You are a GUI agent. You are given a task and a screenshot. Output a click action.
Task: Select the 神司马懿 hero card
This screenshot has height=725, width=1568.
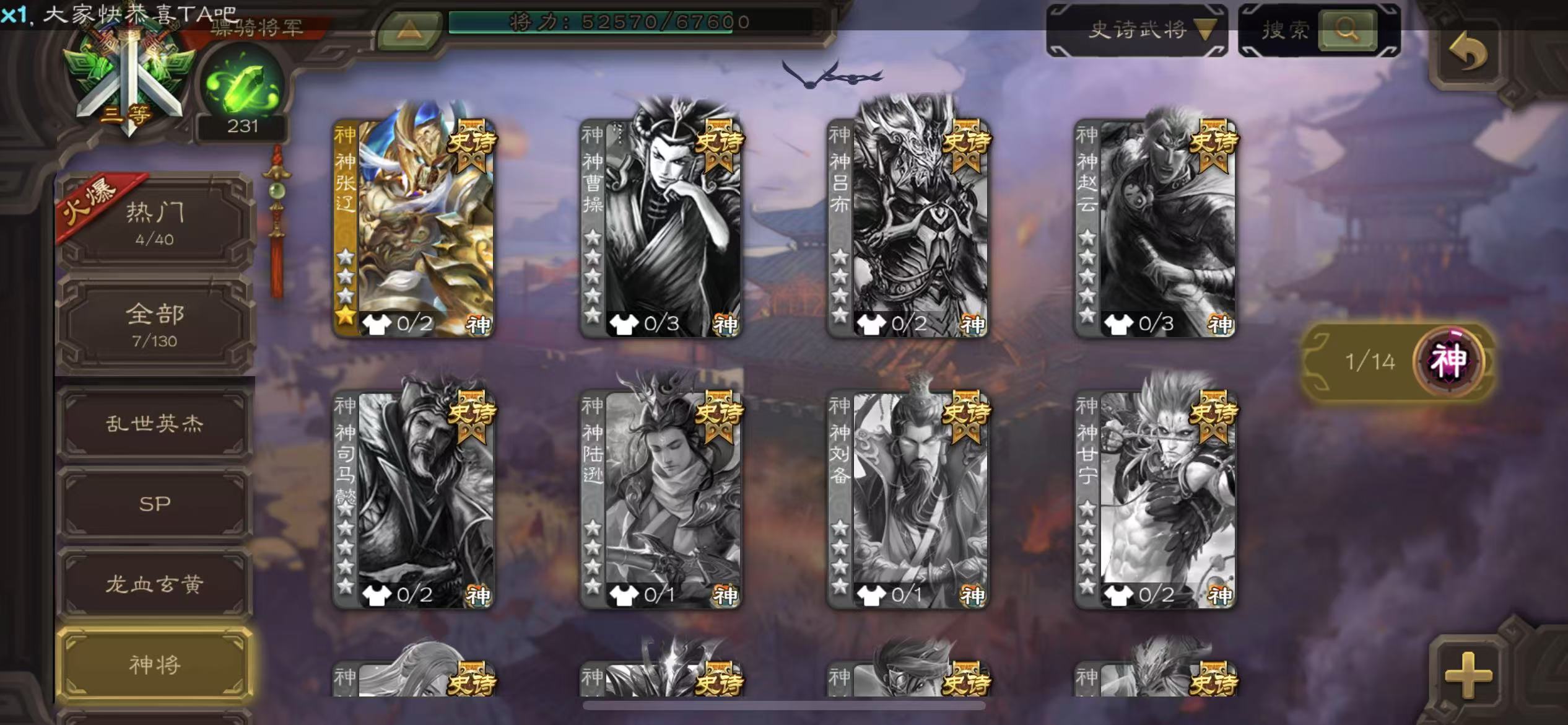[414, 498]
